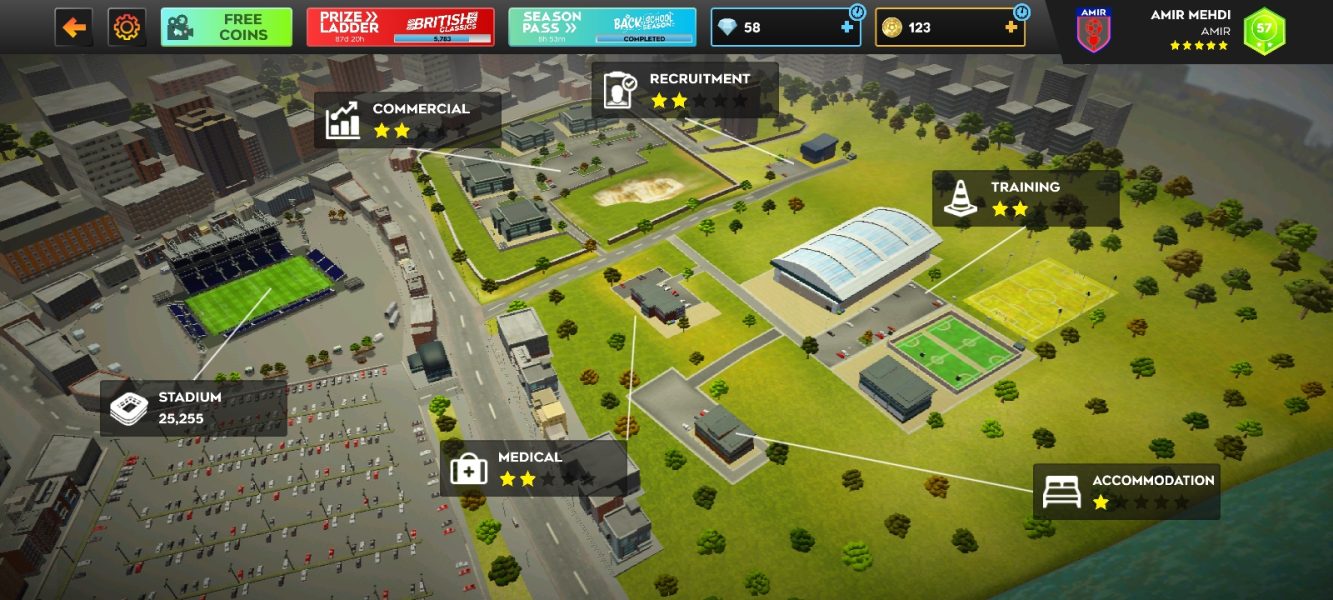Claim Free Coins video reward

[227, 27]
